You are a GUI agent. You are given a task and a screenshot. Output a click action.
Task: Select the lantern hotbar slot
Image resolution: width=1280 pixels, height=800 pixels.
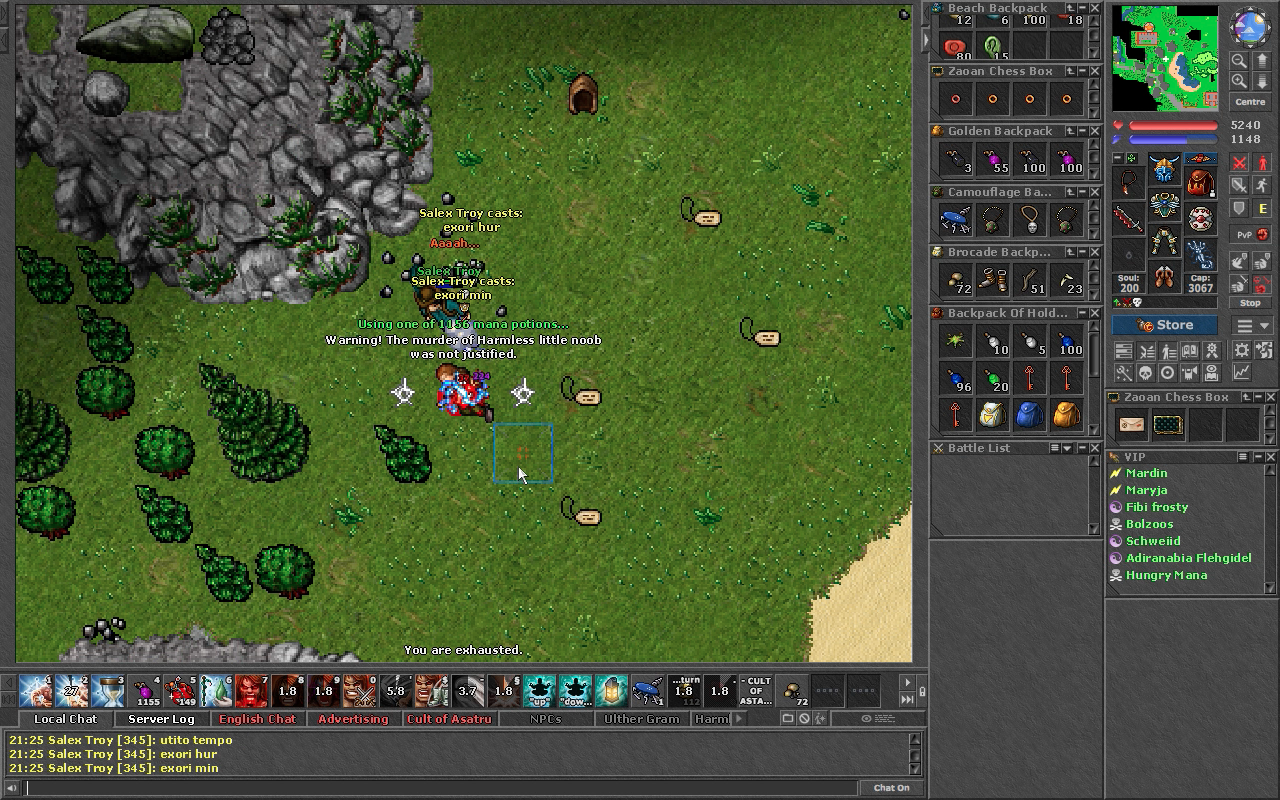tap(612, 690)
